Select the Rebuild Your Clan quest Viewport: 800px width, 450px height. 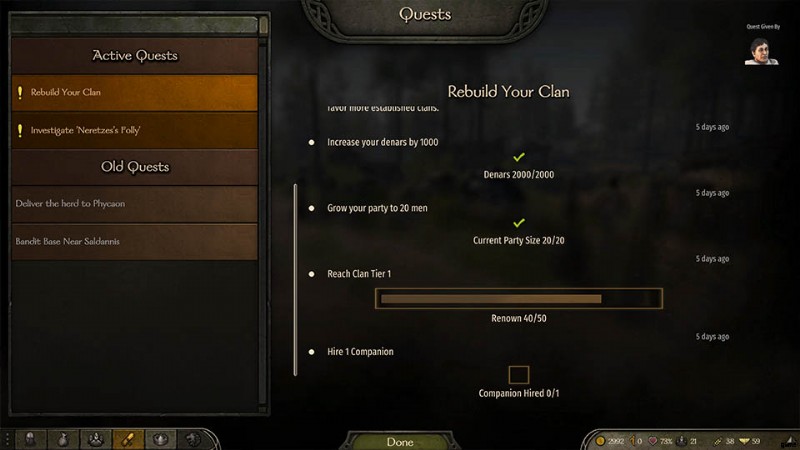click(134, 93)
